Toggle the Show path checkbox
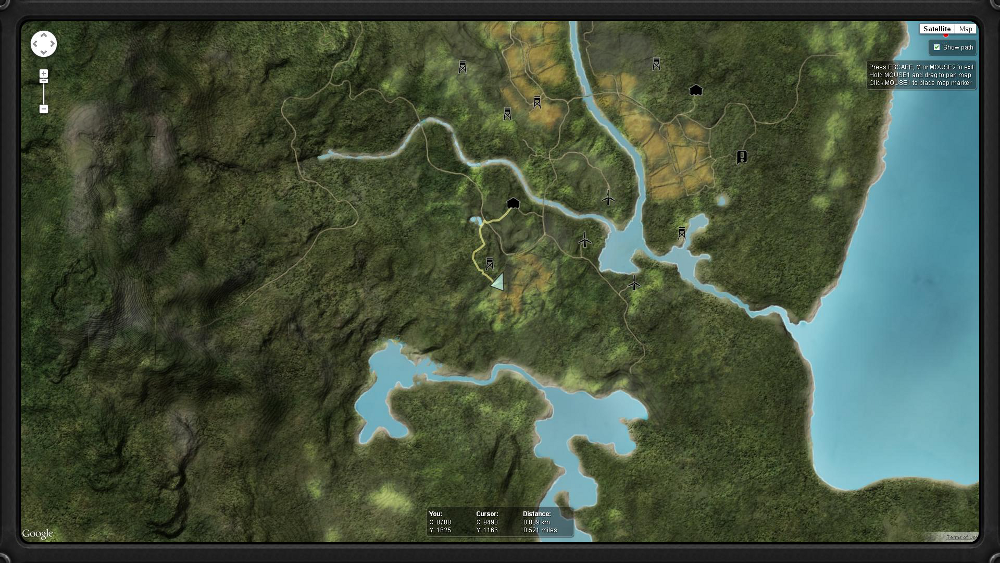 pos(937,47)
